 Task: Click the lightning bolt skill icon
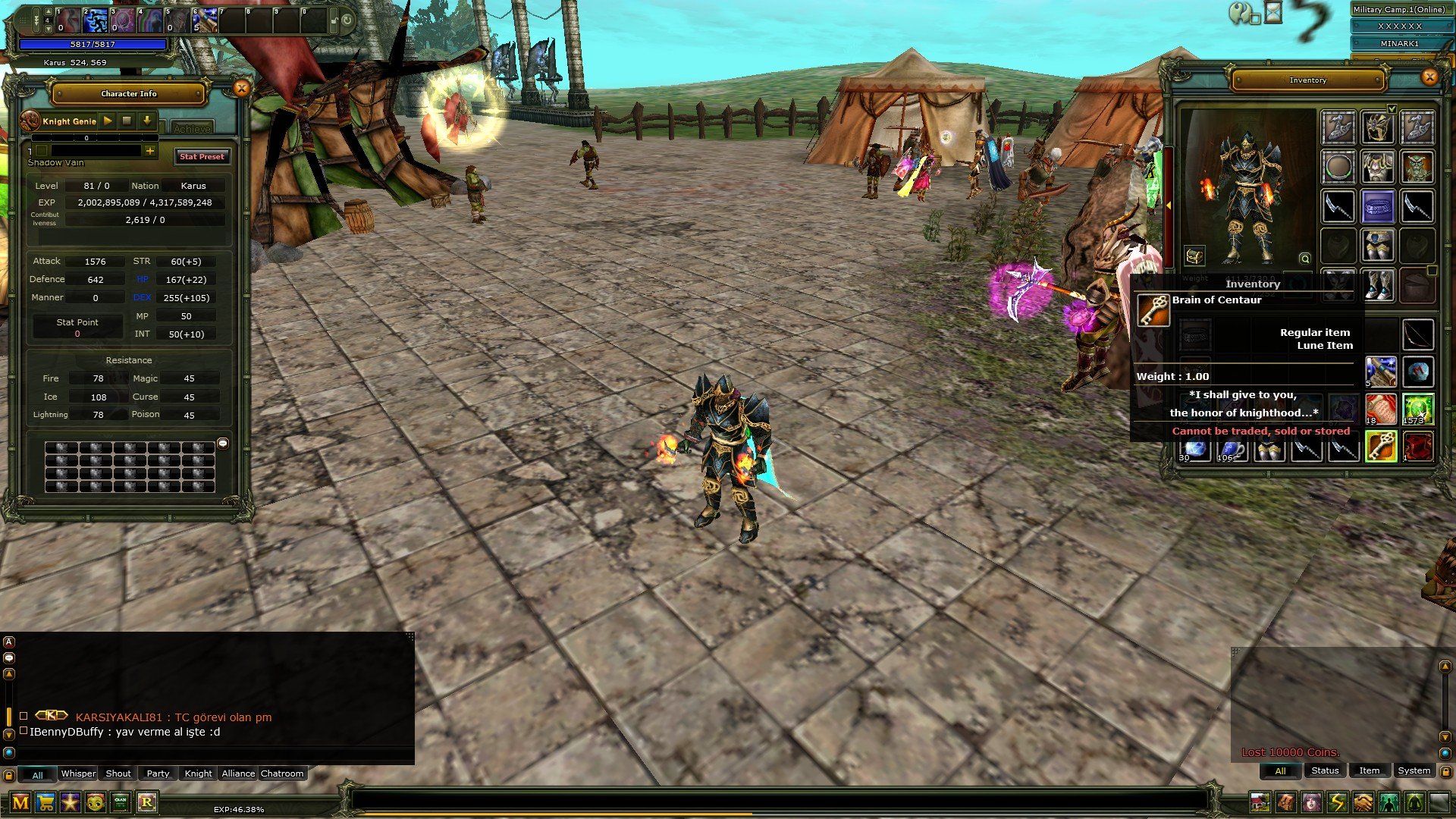pyautogui.click(x=1337, y=802)
